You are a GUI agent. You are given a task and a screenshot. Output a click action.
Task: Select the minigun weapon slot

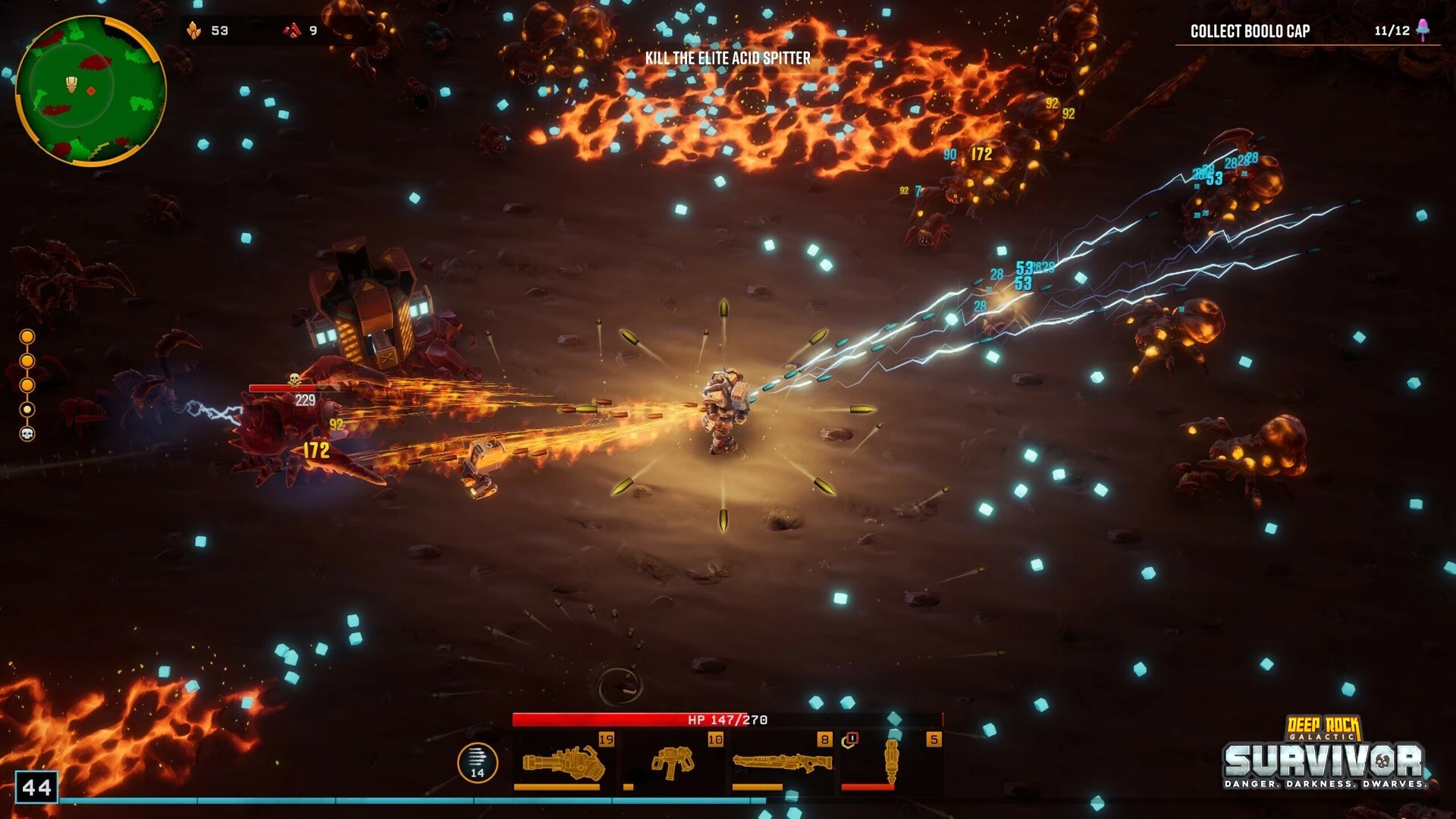563,761
